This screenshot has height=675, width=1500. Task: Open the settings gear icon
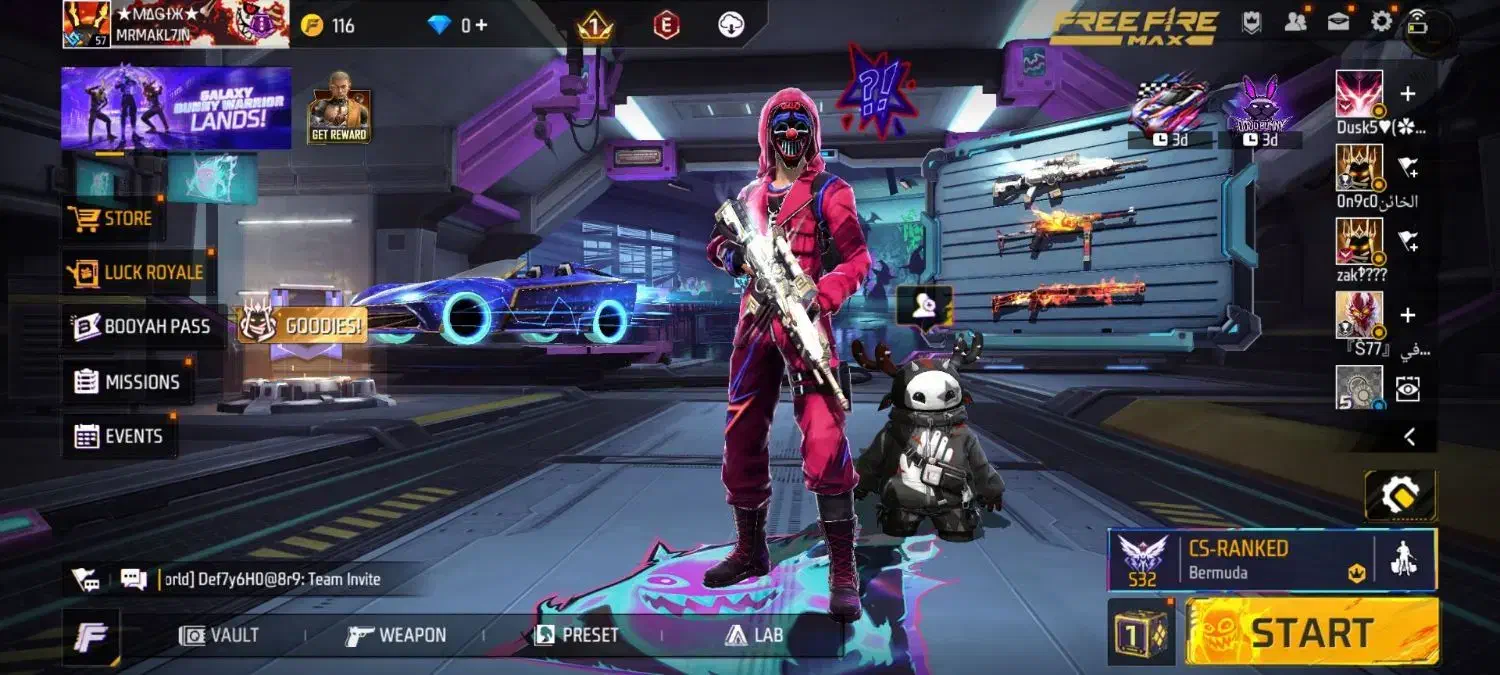coord(1381,21)
